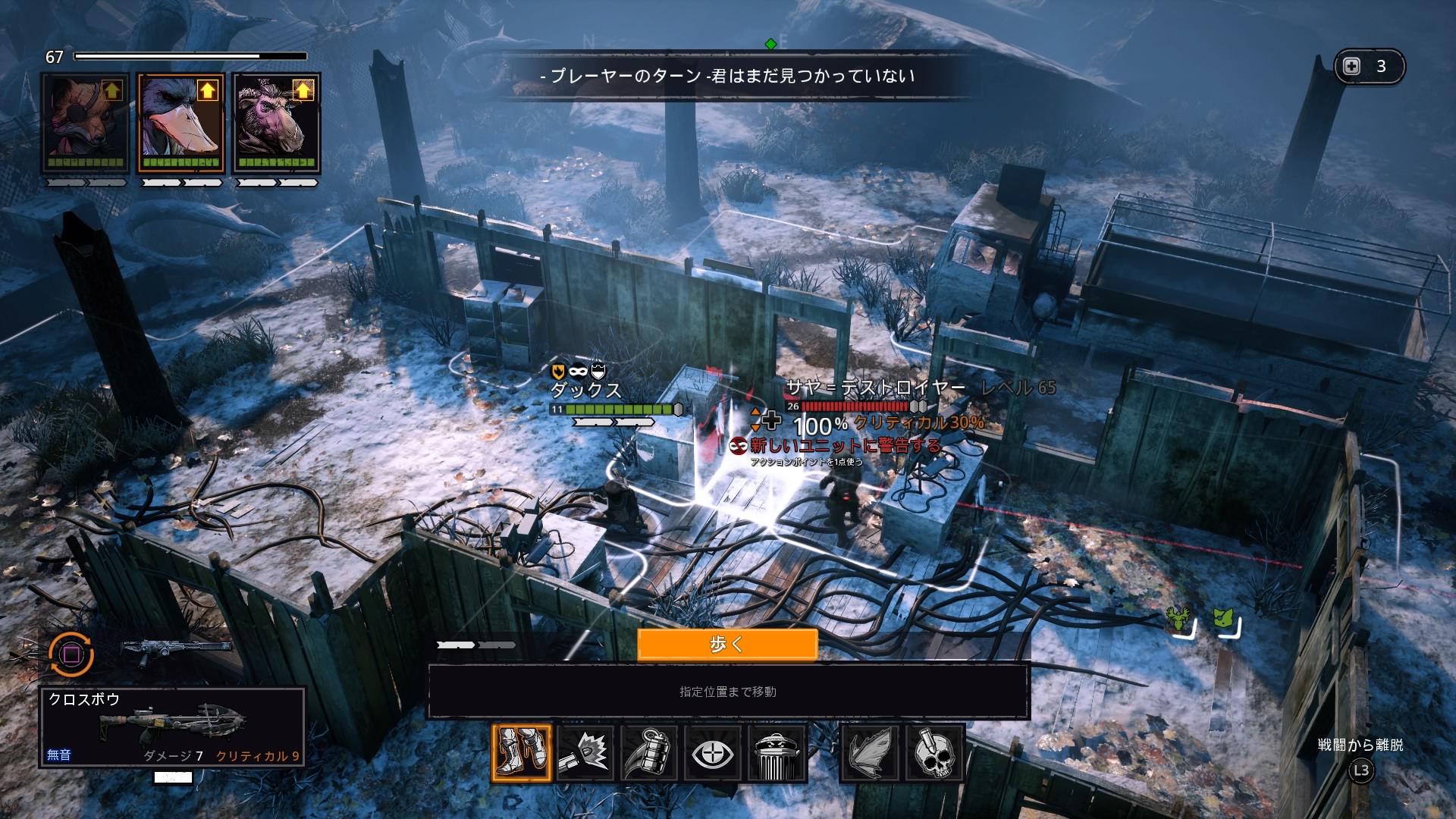Open level-up arrow on fox portrait
This screenshot has height=819, width=1456.
click(x=112, y=91)
